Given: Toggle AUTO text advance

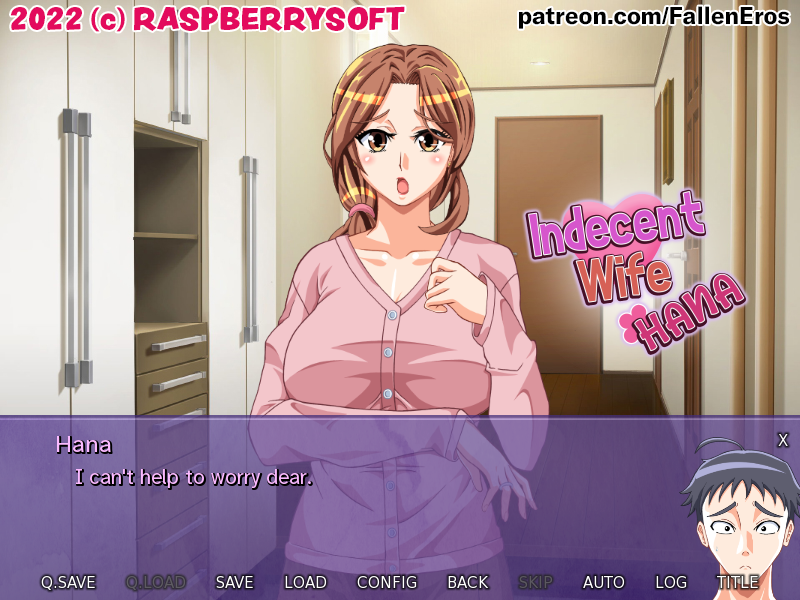Looking at the screenshot, I should [x=604, y=582].
